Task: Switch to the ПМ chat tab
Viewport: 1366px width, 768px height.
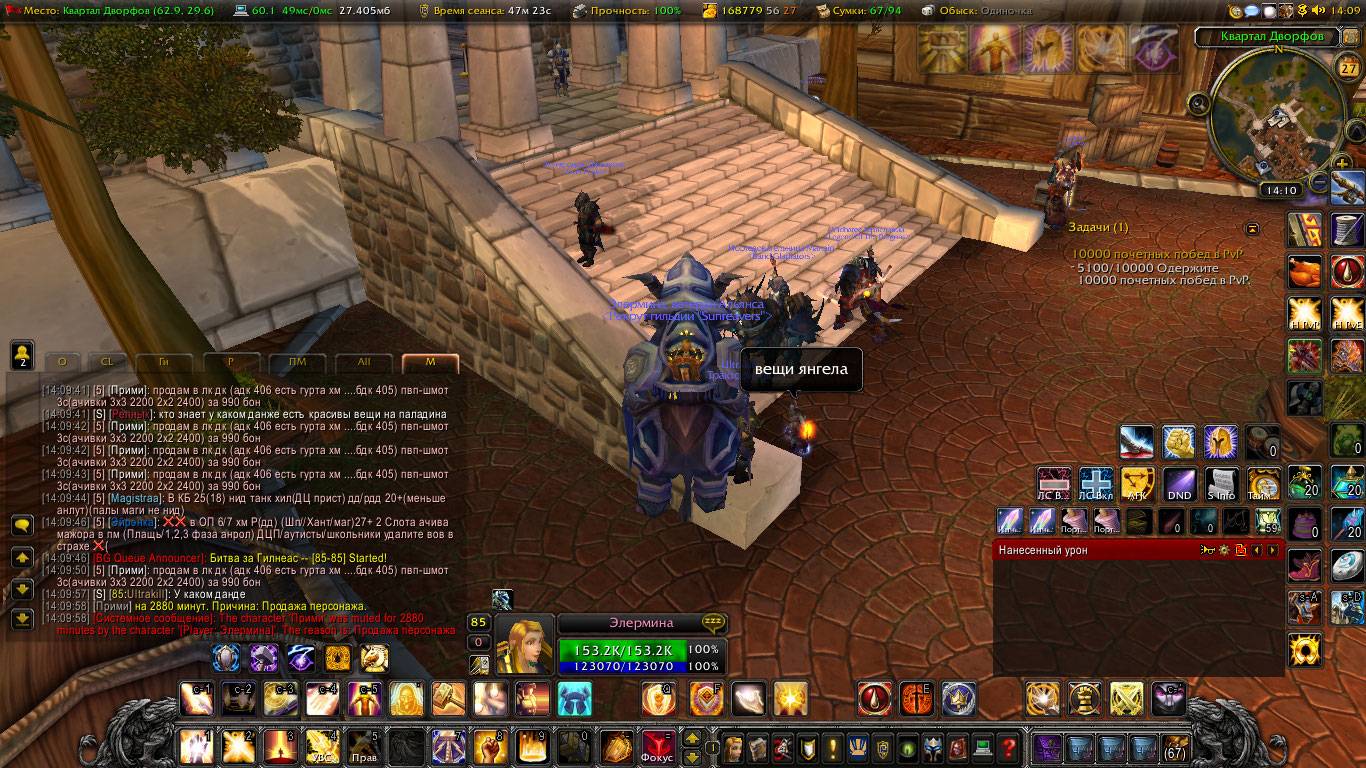Action: point(297,363)
